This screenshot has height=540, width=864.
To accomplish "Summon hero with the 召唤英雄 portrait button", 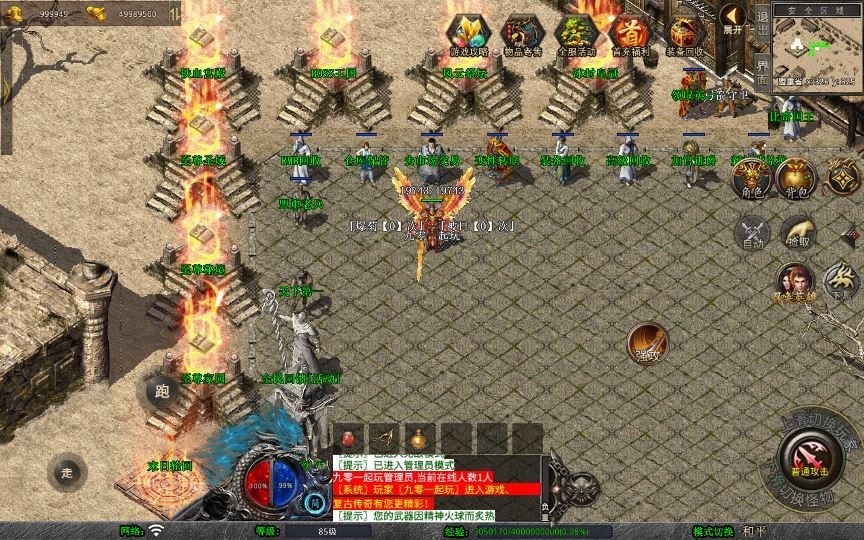I will click(x=795, y=281).
